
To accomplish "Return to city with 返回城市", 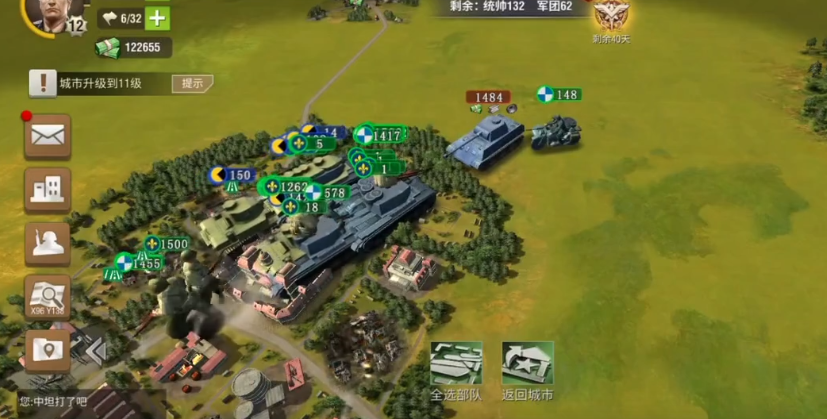I will point(527,370).
